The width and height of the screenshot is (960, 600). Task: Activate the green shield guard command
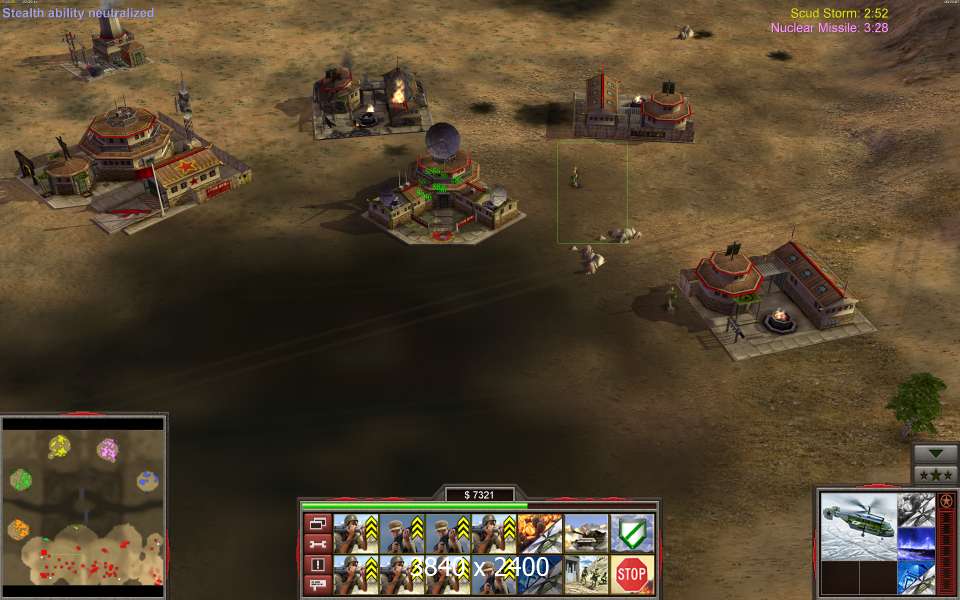631,533
